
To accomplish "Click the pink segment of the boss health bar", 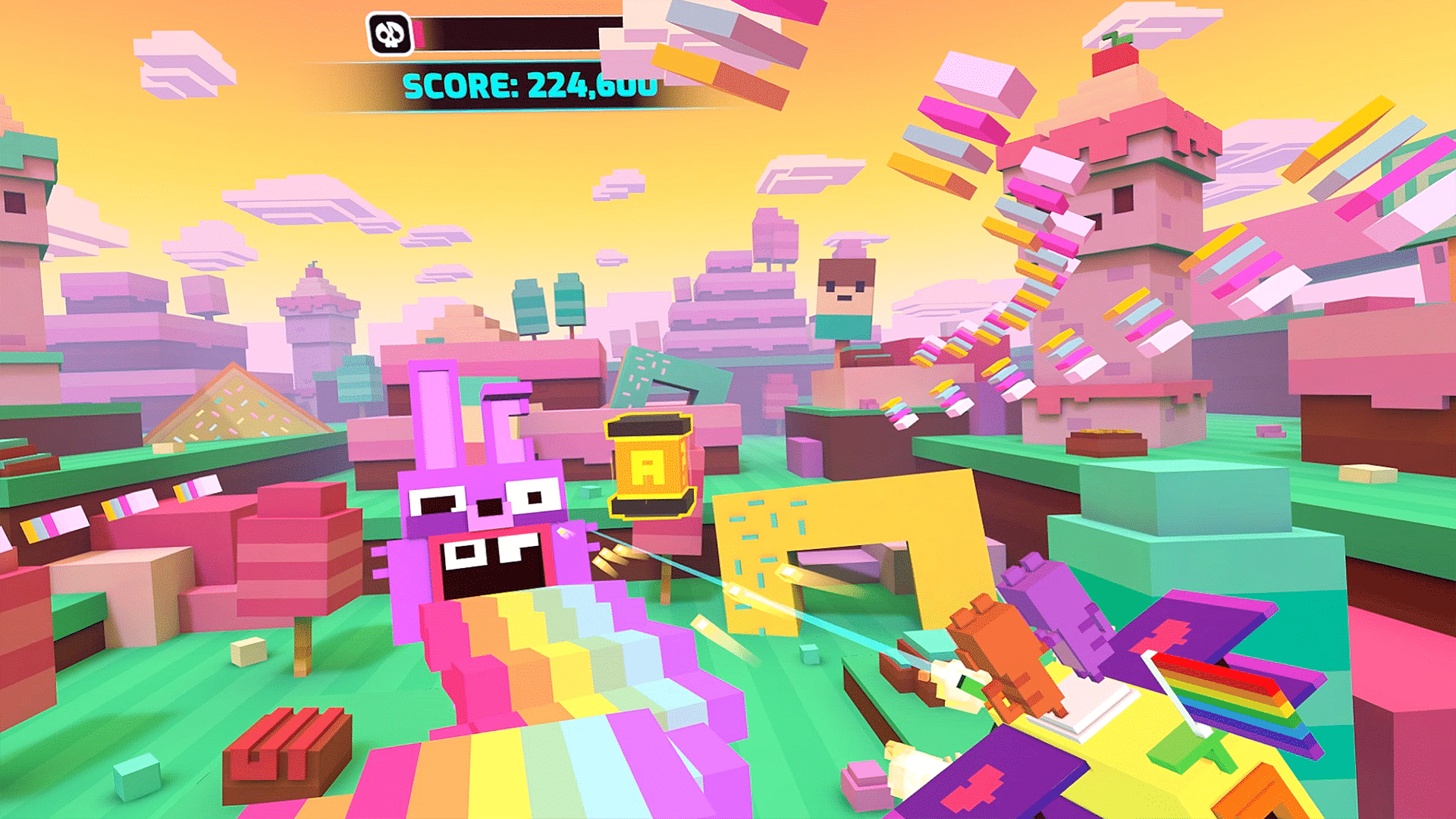I will 416,32.
